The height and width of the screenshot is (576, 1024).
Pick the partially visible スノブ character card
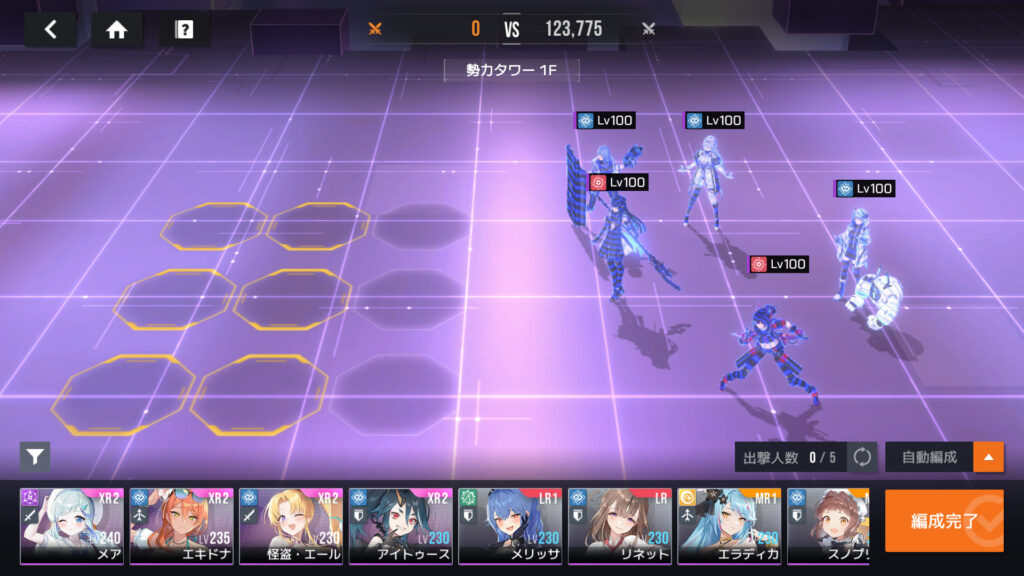tap(828, 526)
